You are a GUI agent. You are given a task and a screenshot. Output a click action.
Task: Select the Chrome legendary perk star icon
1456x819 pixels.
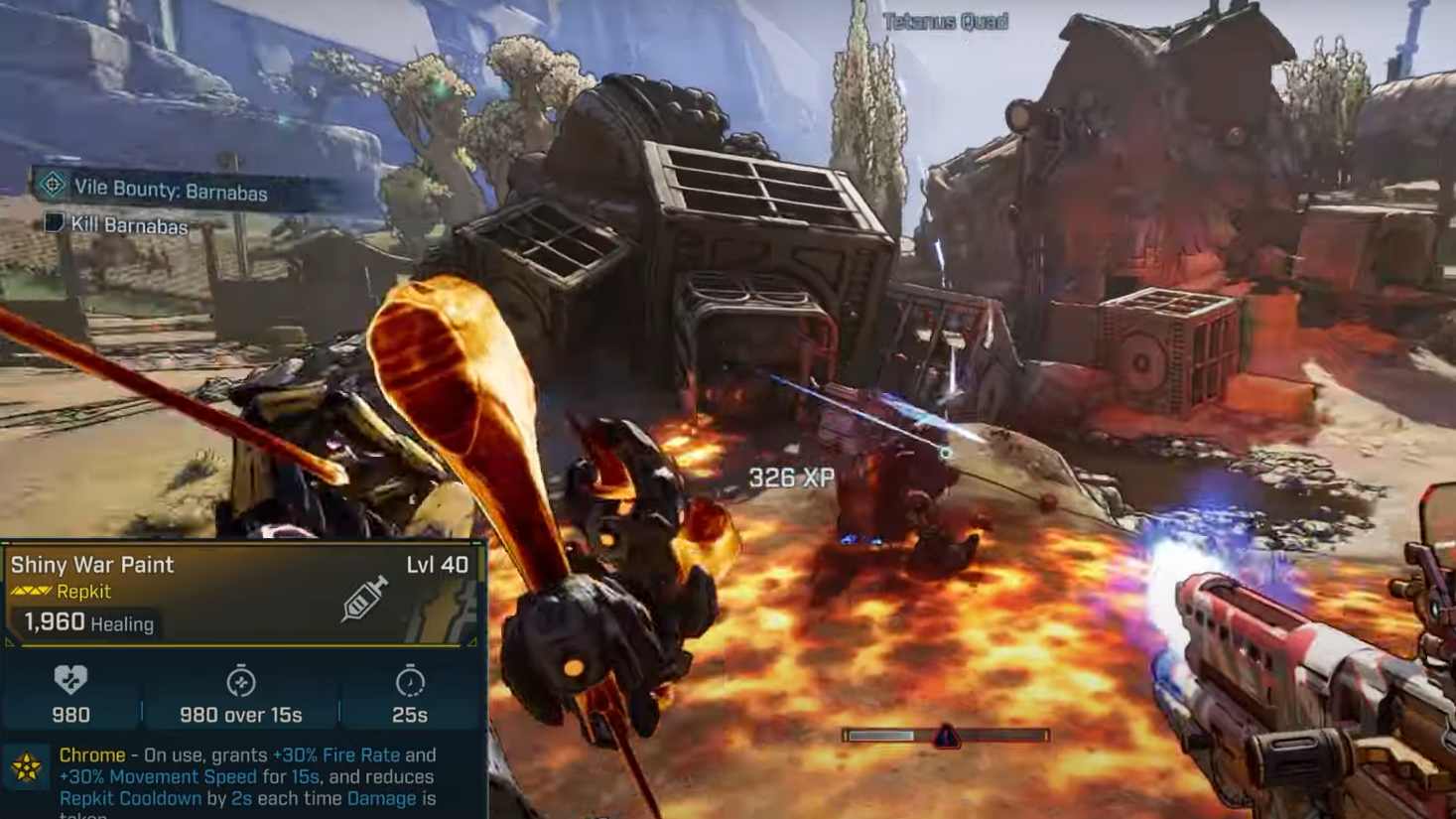(x=26, y=766)
